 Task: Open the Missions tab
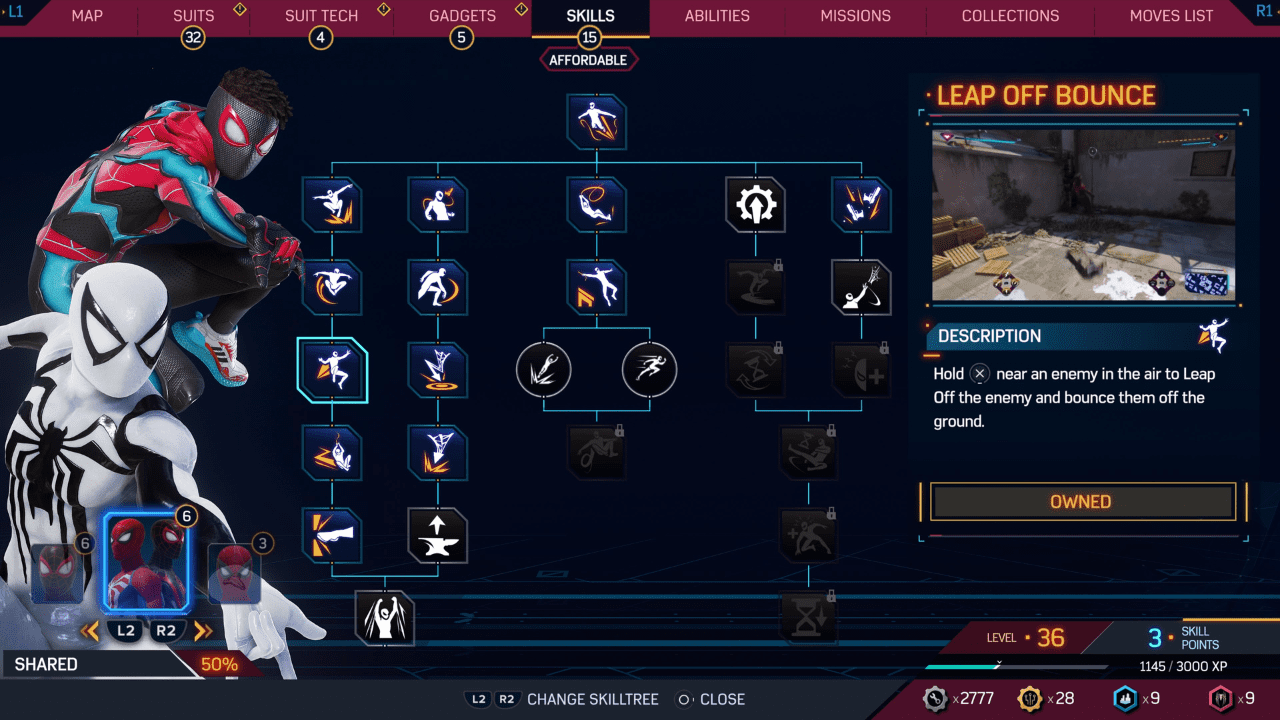855,16
